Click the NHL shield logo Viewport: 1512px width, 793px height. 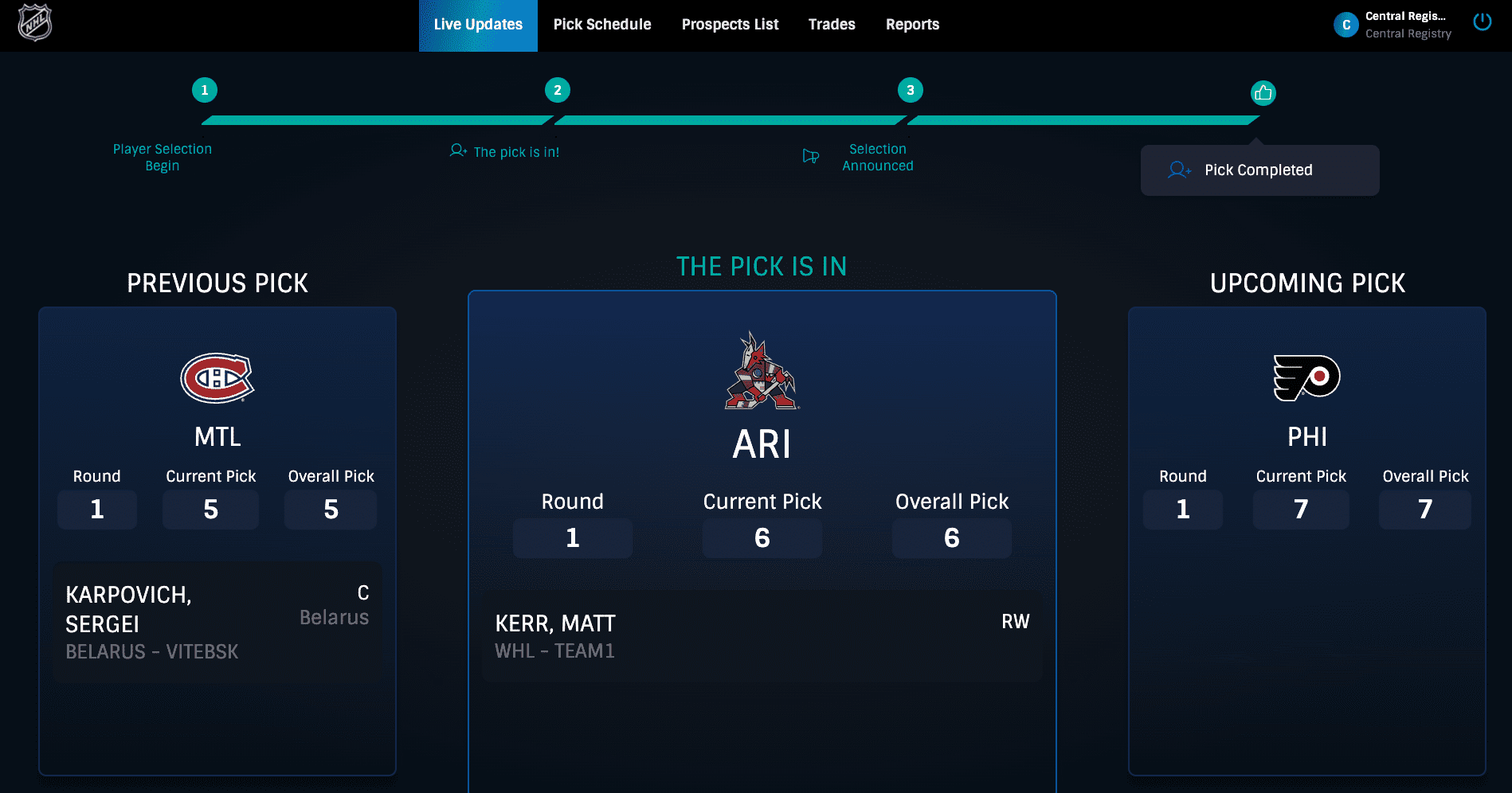point(35,22)
